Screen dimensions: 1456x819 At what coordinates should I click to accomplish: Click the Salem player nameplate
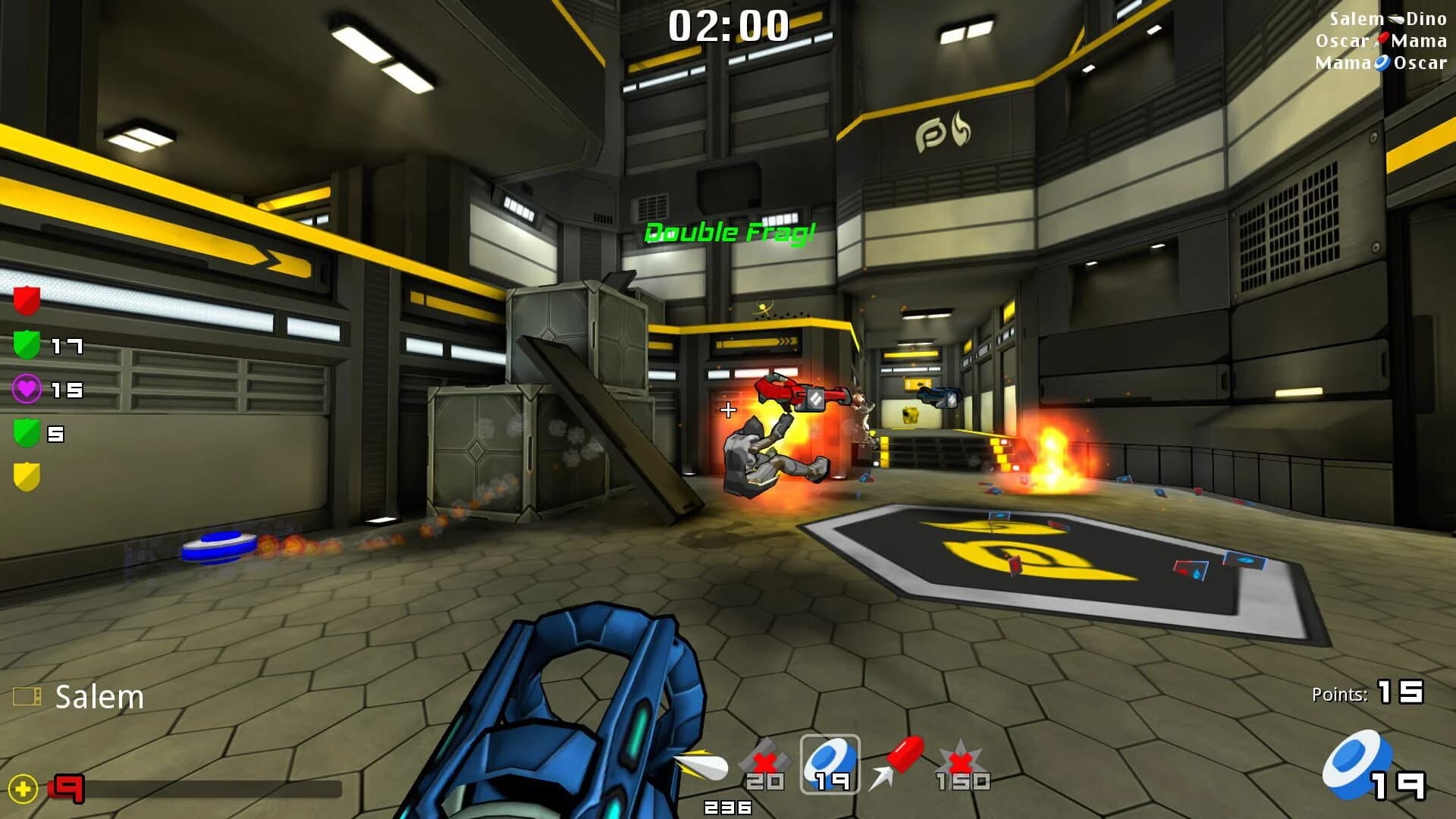coord(97,696)
